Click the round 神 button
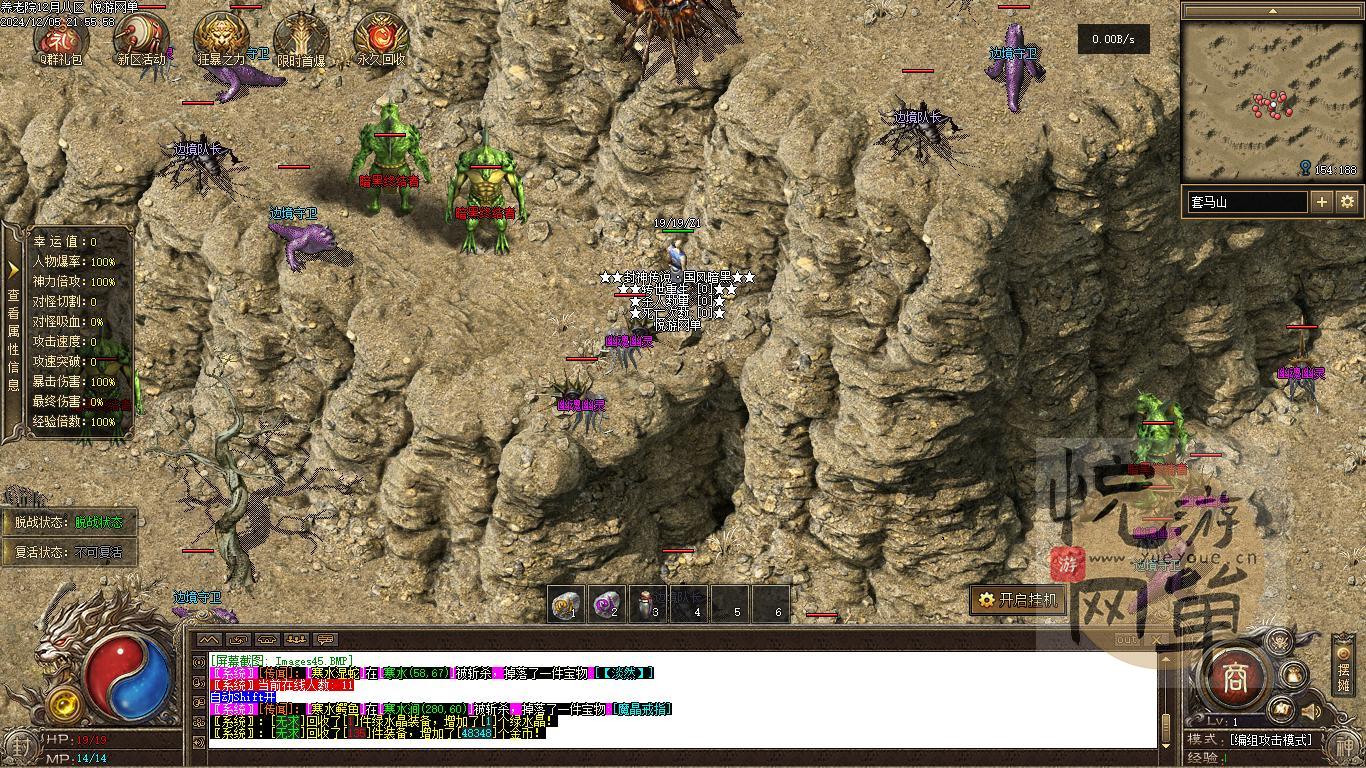The image size is (1366, 768). (x=1343, y=746)
